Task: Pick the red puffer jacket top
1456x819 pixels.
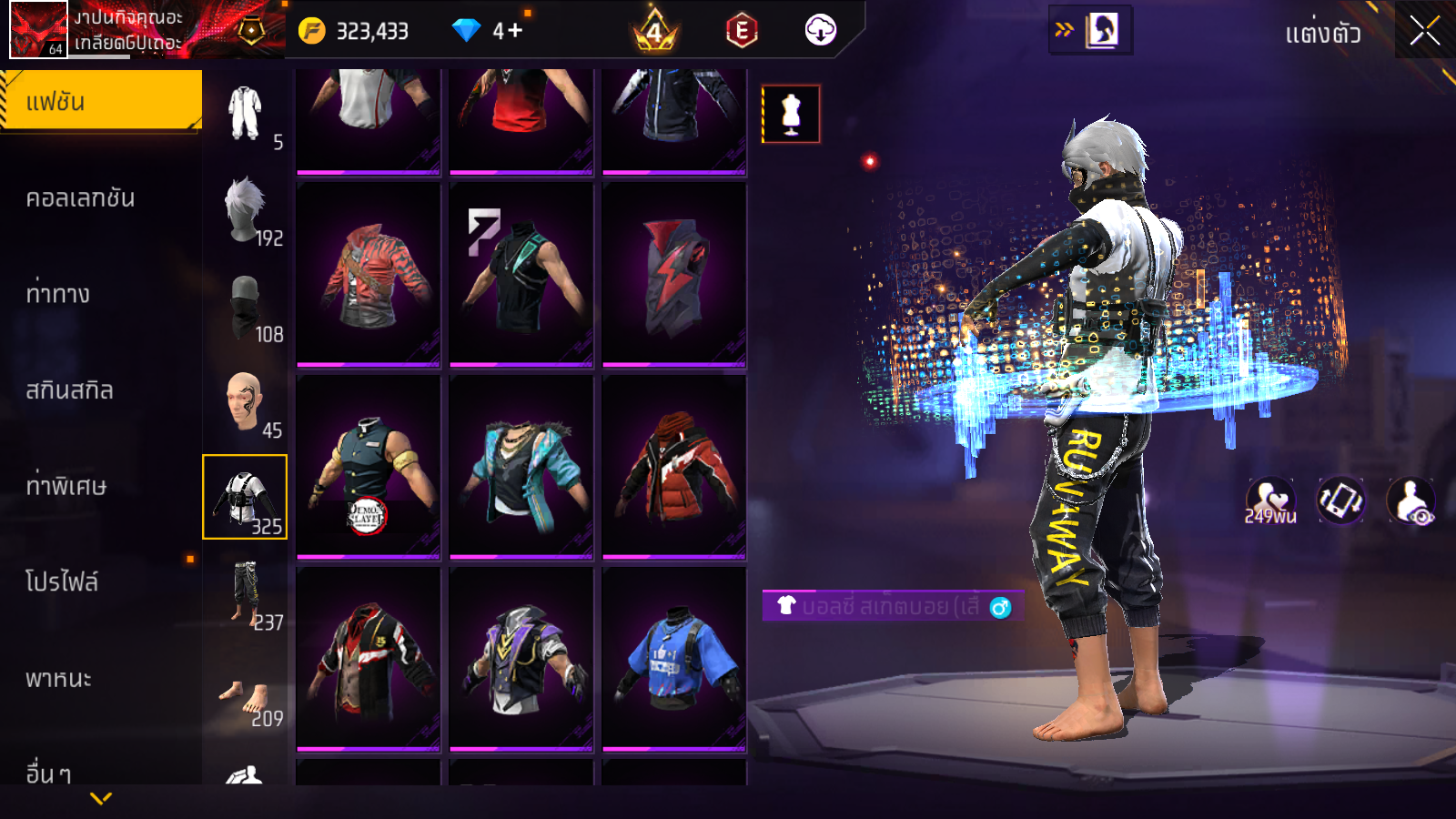Action: coord(674,466)
